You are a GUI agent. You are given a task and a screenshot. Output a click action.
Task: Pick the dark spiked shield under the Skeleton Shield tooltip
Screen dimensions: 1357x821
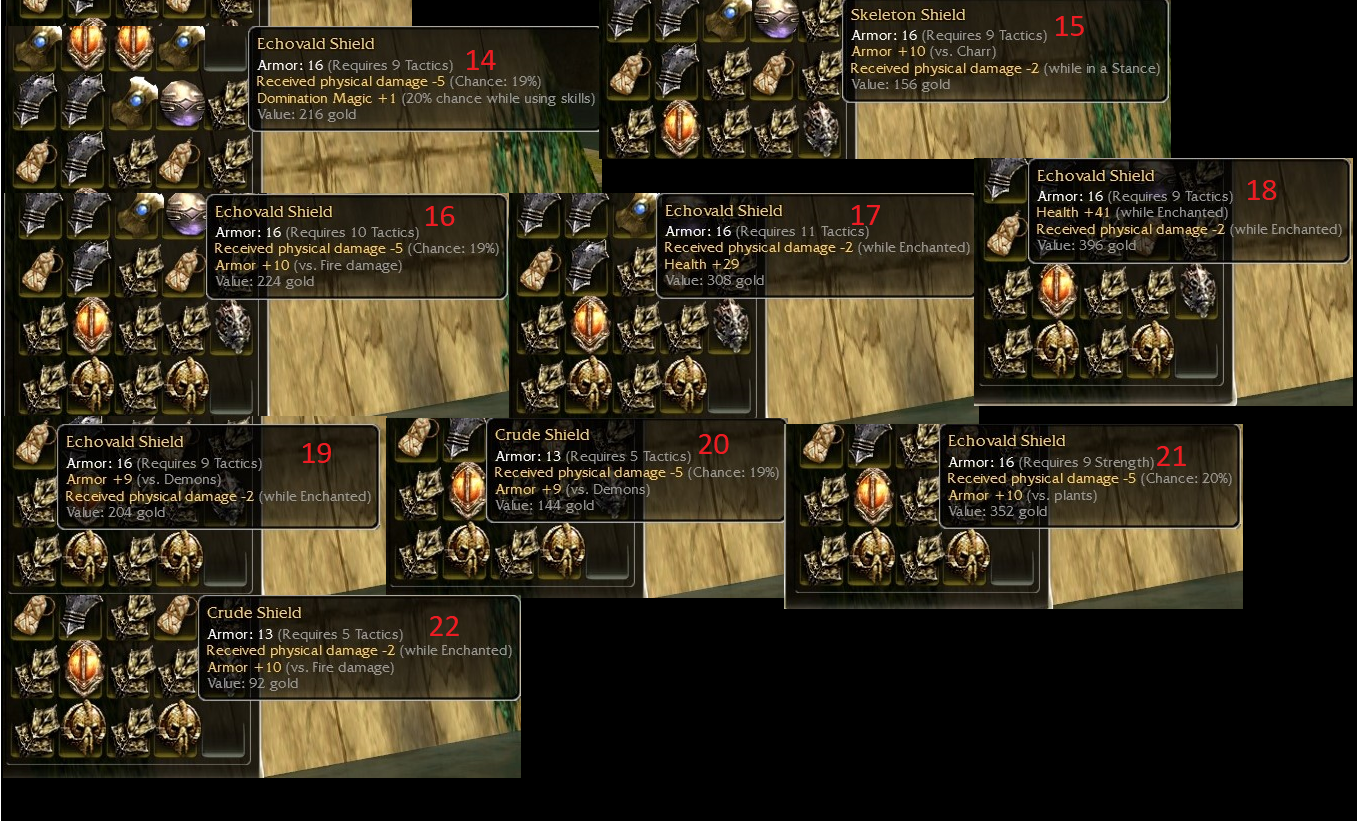(x=821, y=128)
